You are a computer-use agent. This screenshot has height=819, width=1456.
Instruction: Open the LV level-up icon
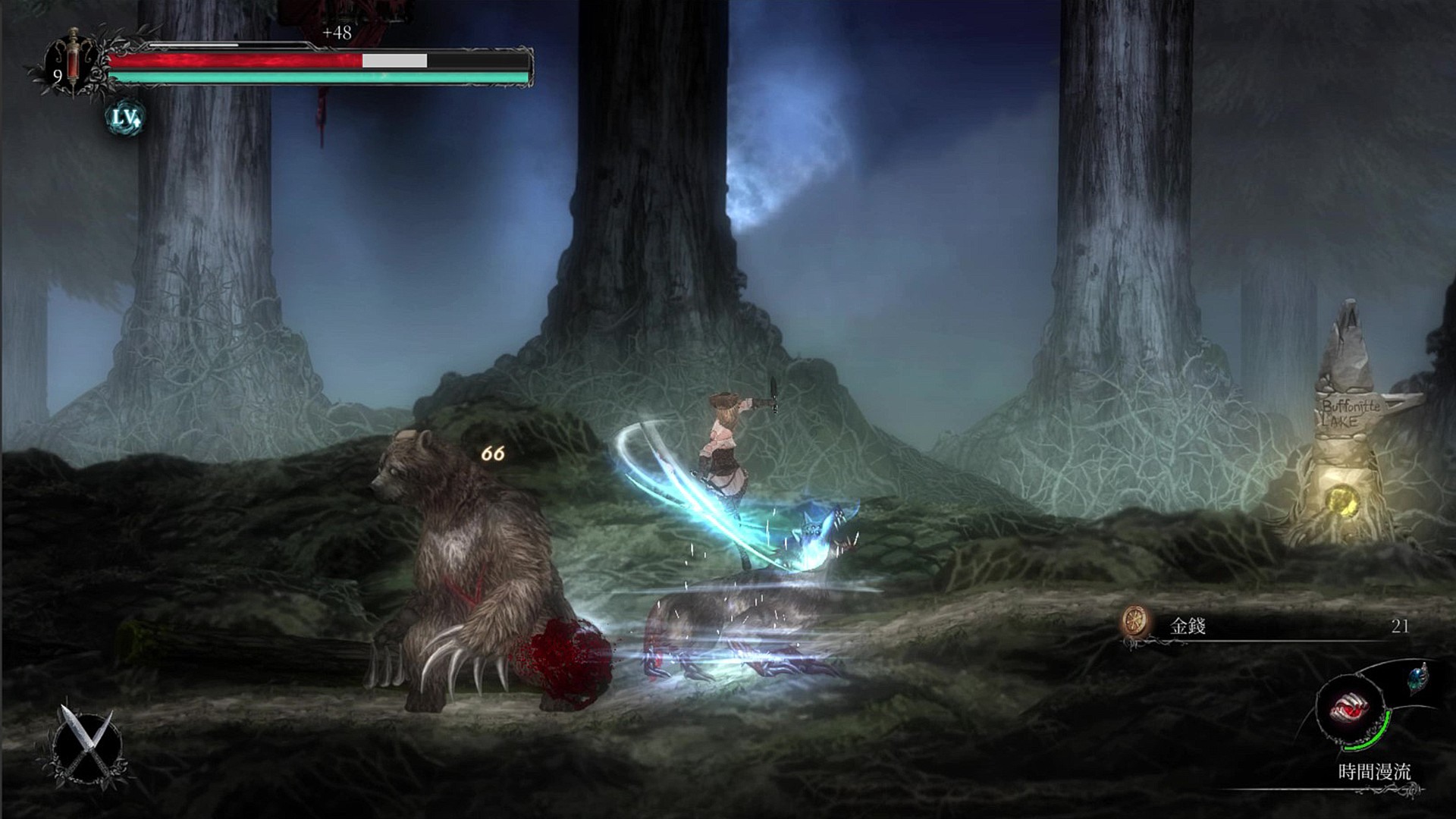click(125, 118)
